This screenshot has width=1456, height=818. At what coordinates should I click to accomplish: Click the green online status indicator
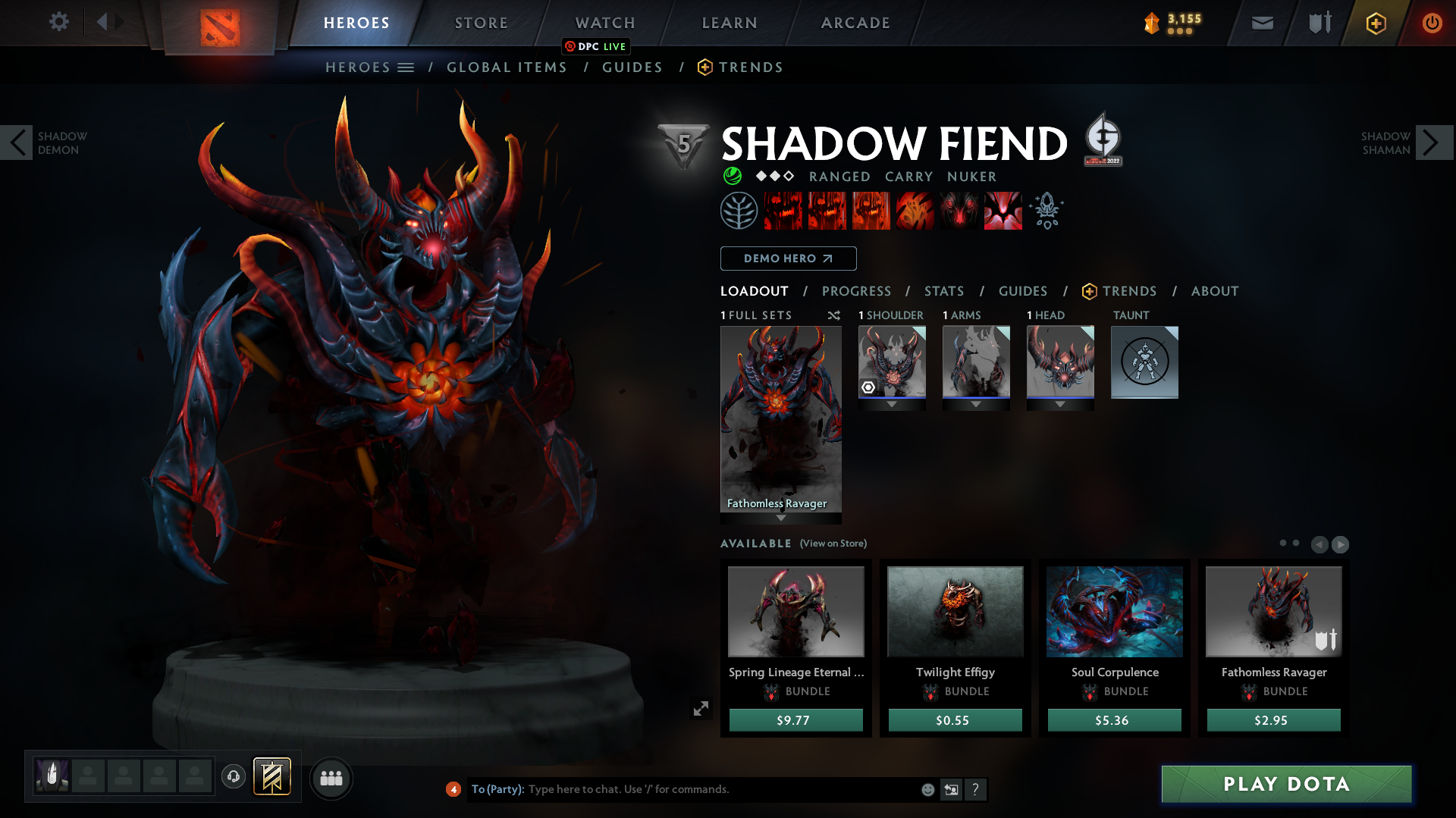tap(733, 176)
